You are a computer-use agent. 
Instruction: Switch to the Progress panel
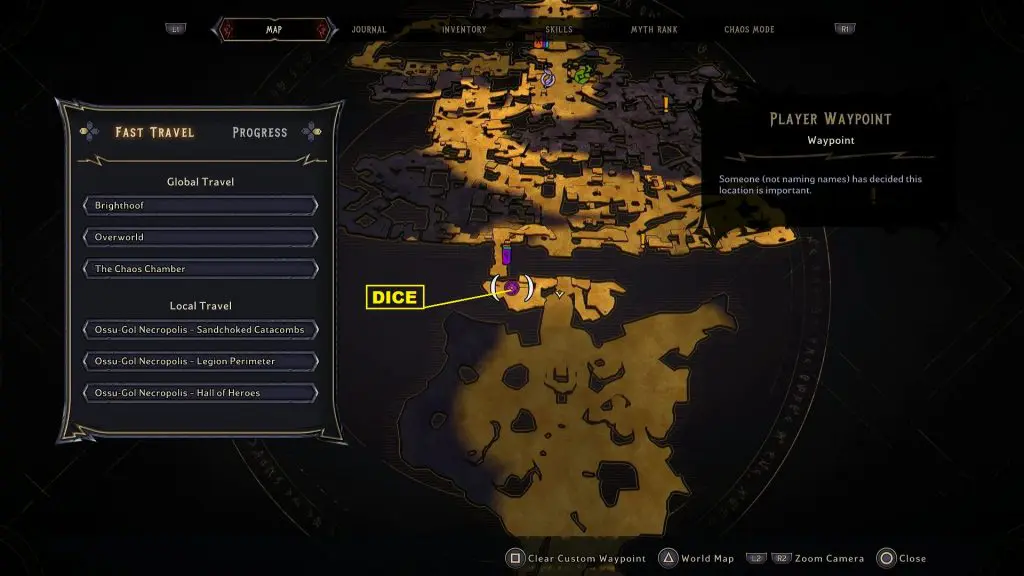click(259, 132)
